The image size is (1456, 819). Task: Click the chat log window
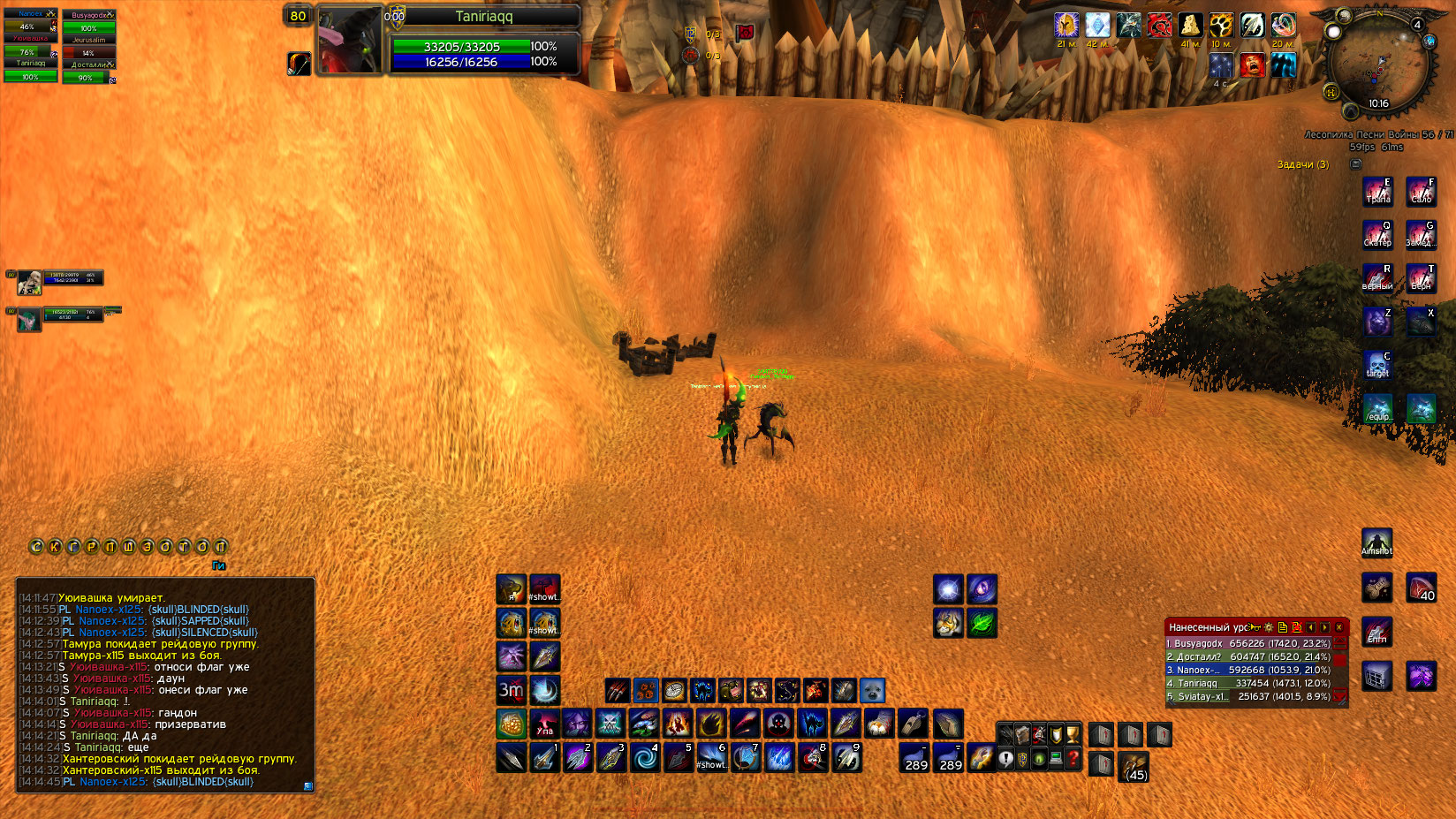(x=165, y=689)
